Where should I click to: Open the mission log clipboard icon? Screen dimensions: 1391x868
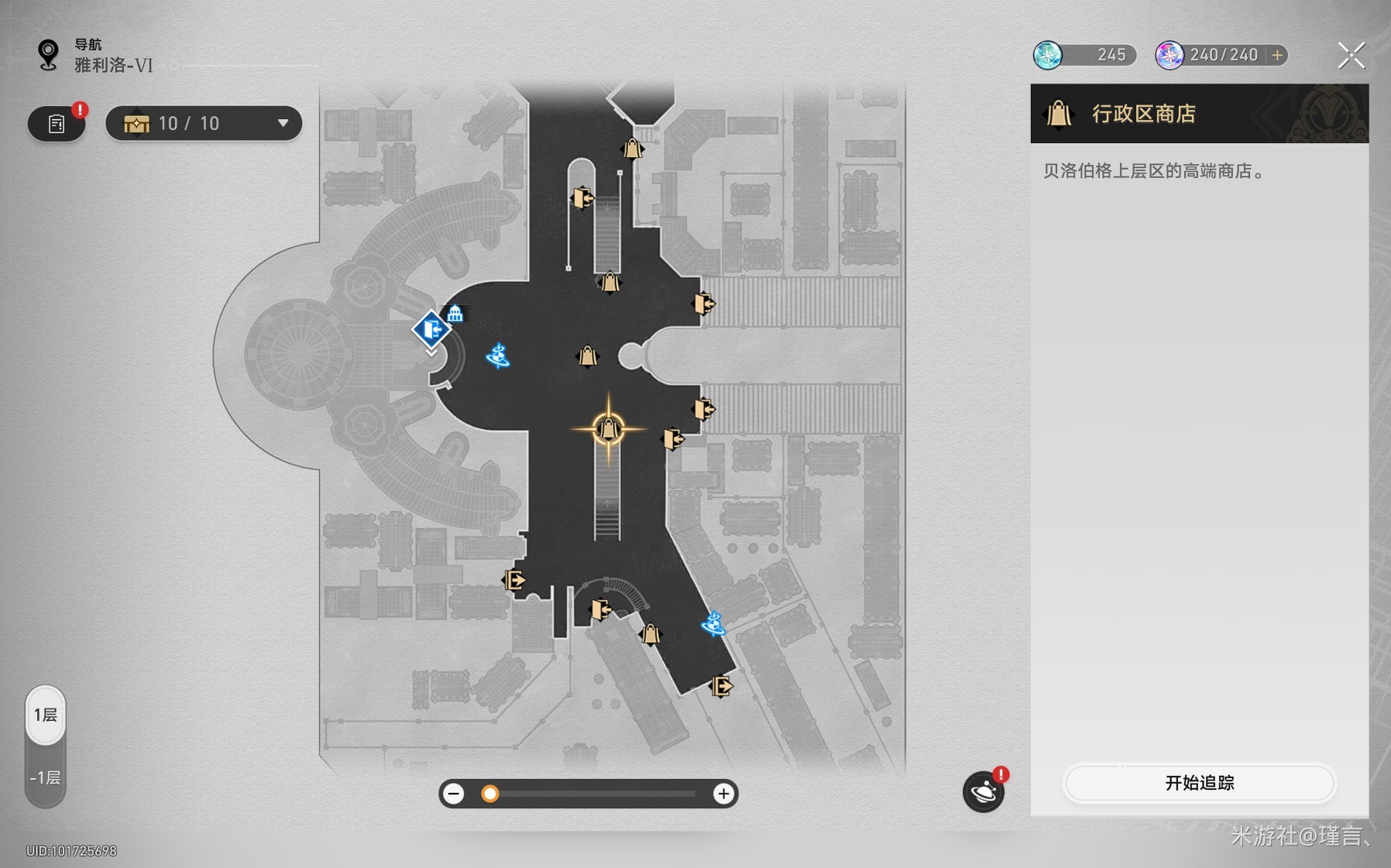point(57,124)
